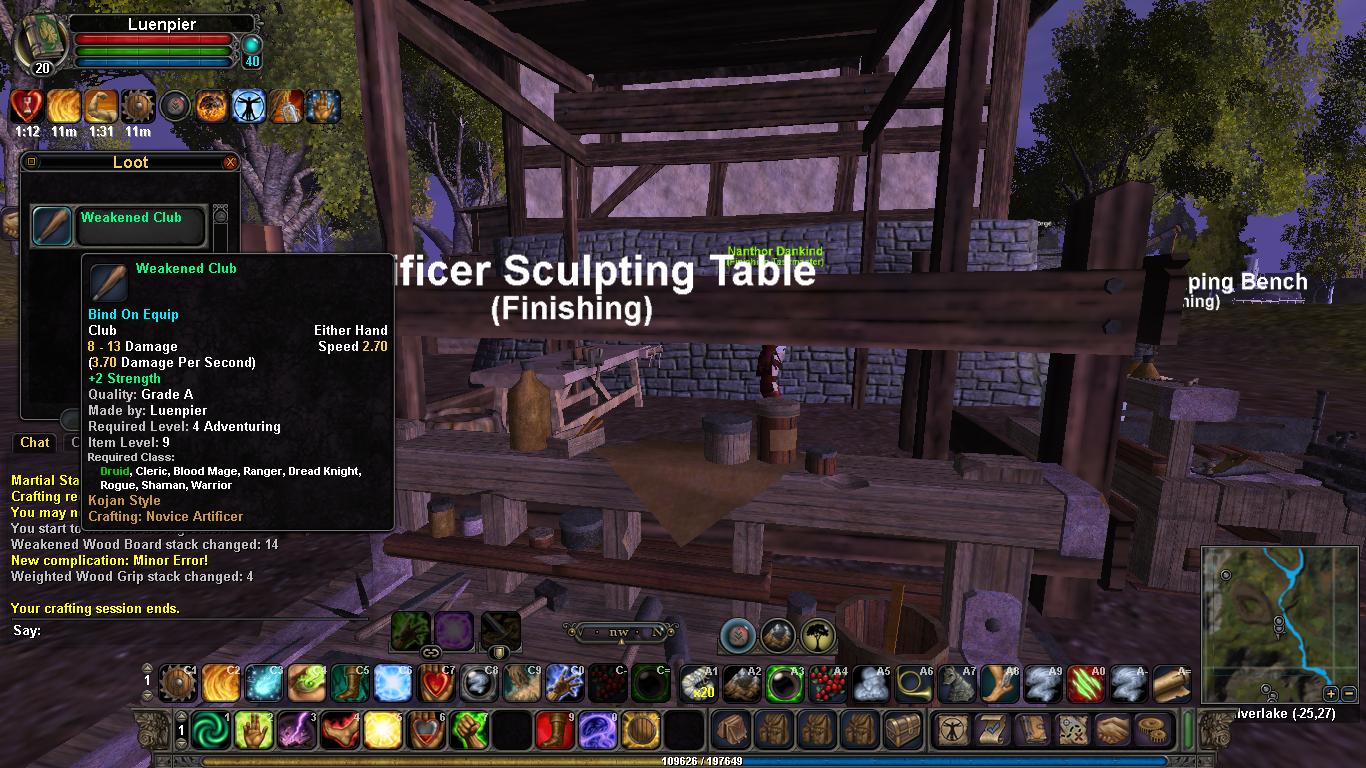Open the handshake social menu
The width and height of the screenshot is (1366, 768).
click(1111, 731)
